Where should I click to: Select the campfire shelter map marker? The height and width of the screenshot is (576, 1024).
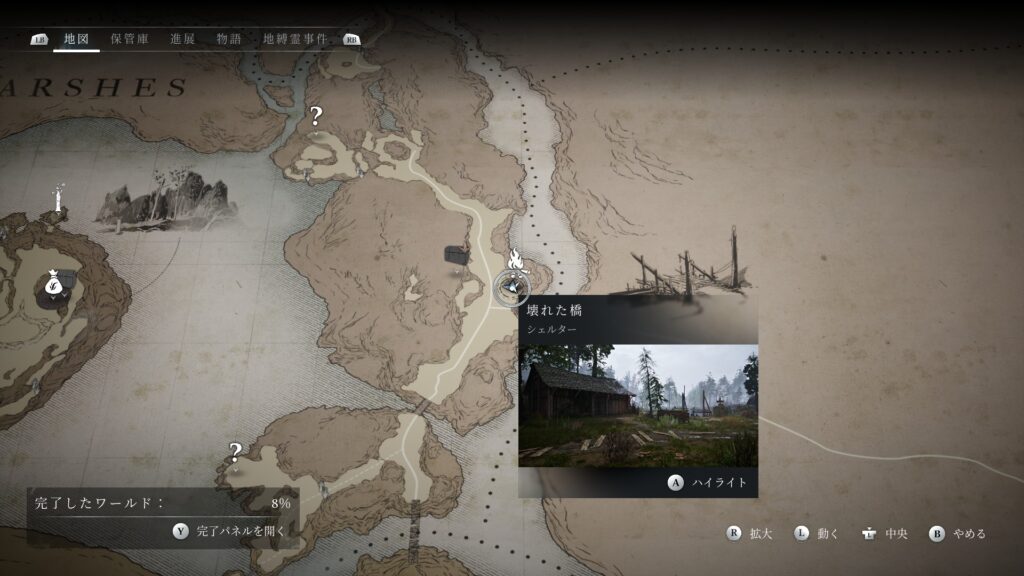point(514,262)
